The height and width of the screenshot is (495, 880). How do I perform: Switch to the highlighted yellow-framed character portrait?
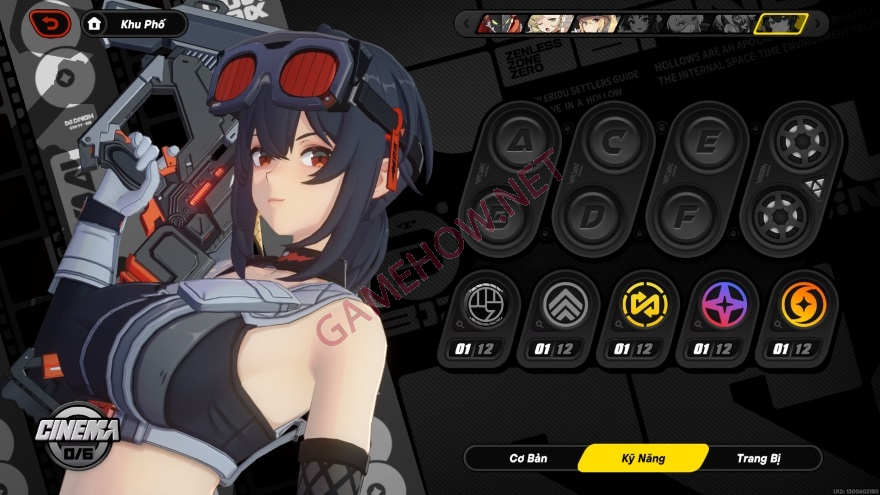(780, 23)
